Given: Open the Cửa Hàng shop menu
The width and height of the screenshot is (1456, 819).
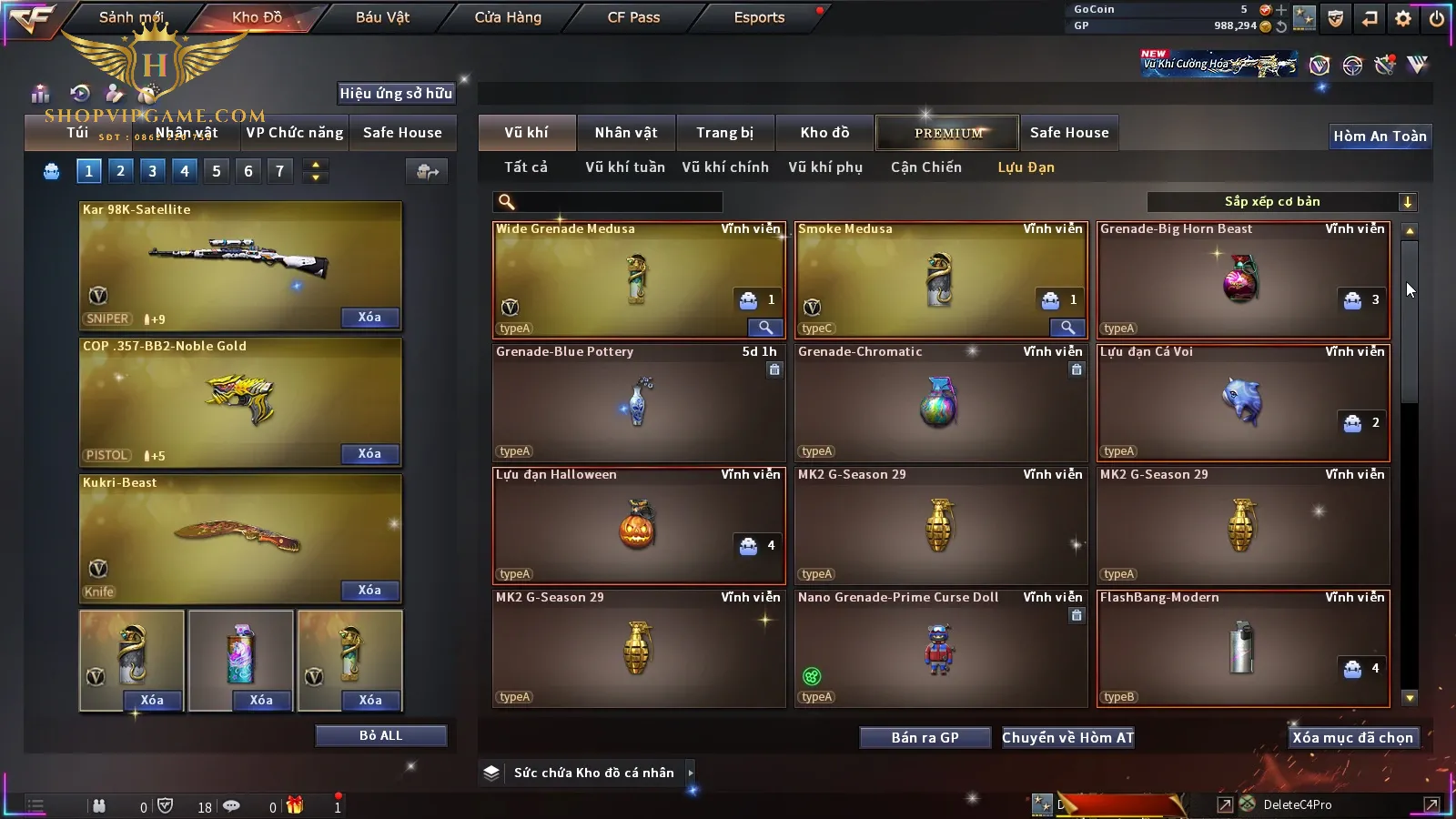Looking at the screenshot, I should (508, 17).
